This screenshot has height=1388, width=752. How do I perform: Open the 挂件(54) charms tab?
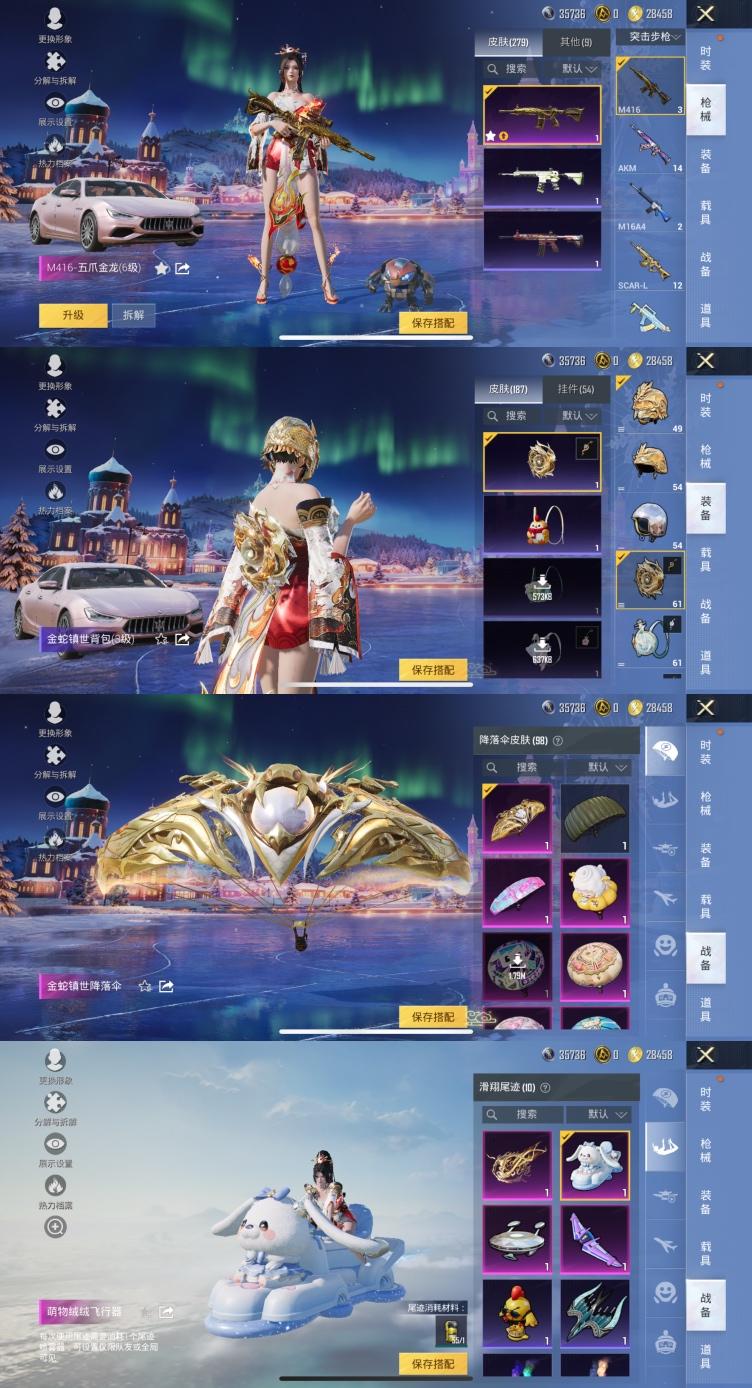pyautogui.click(x=575, y=389)
